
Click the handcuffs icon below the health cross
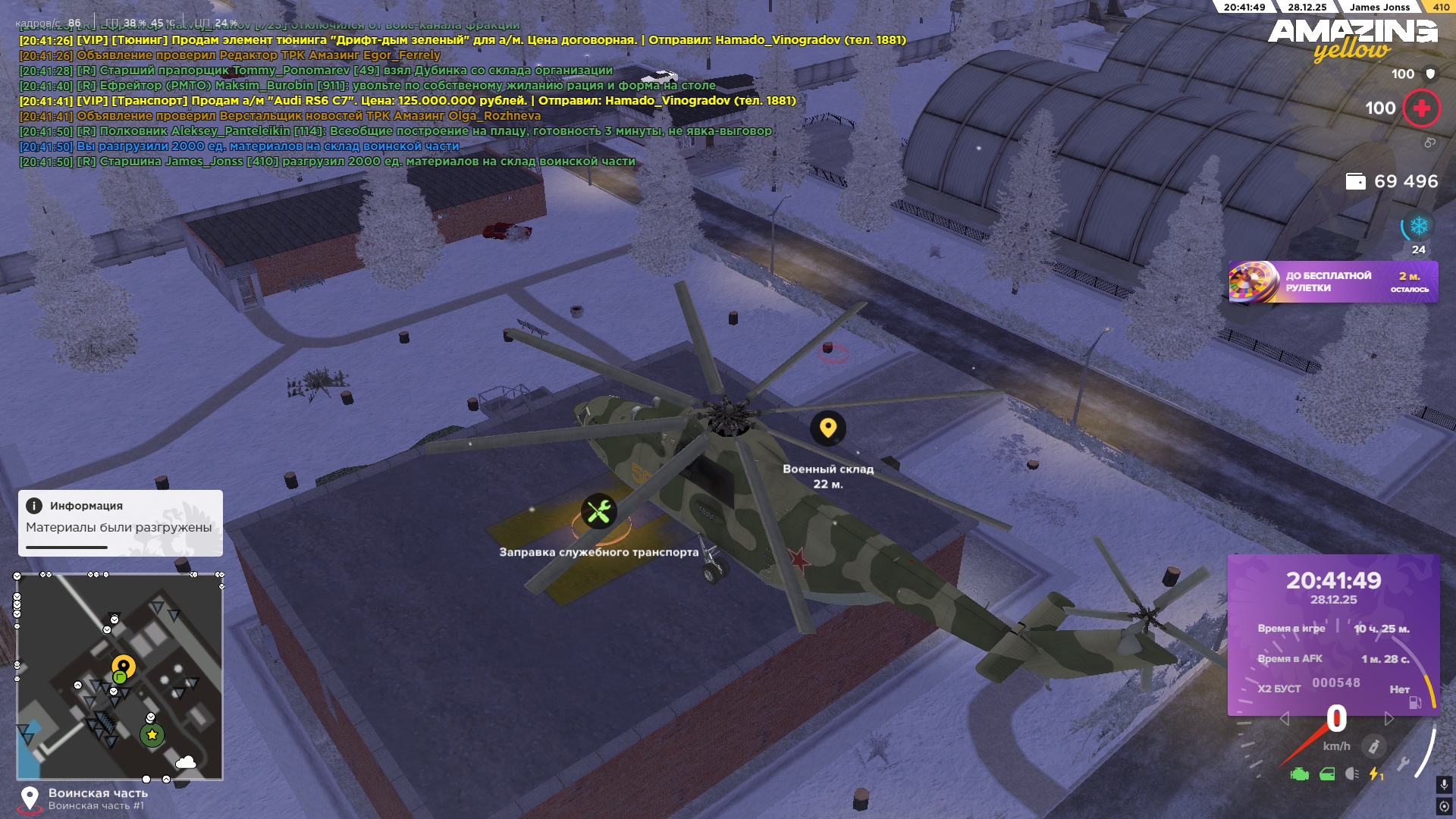point(1430,142)
